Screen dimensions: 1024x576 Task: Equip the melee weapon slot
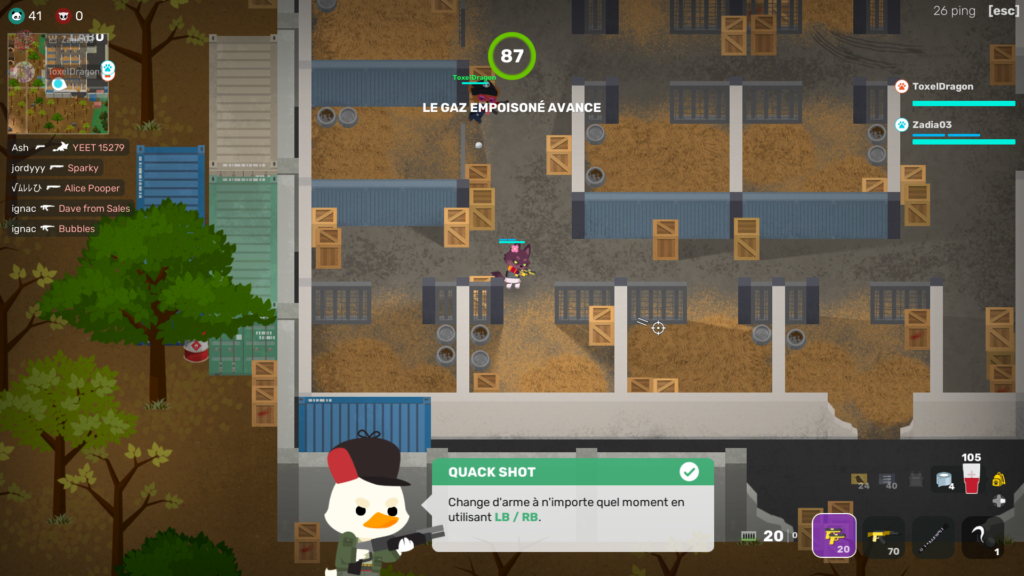(932, 536)
